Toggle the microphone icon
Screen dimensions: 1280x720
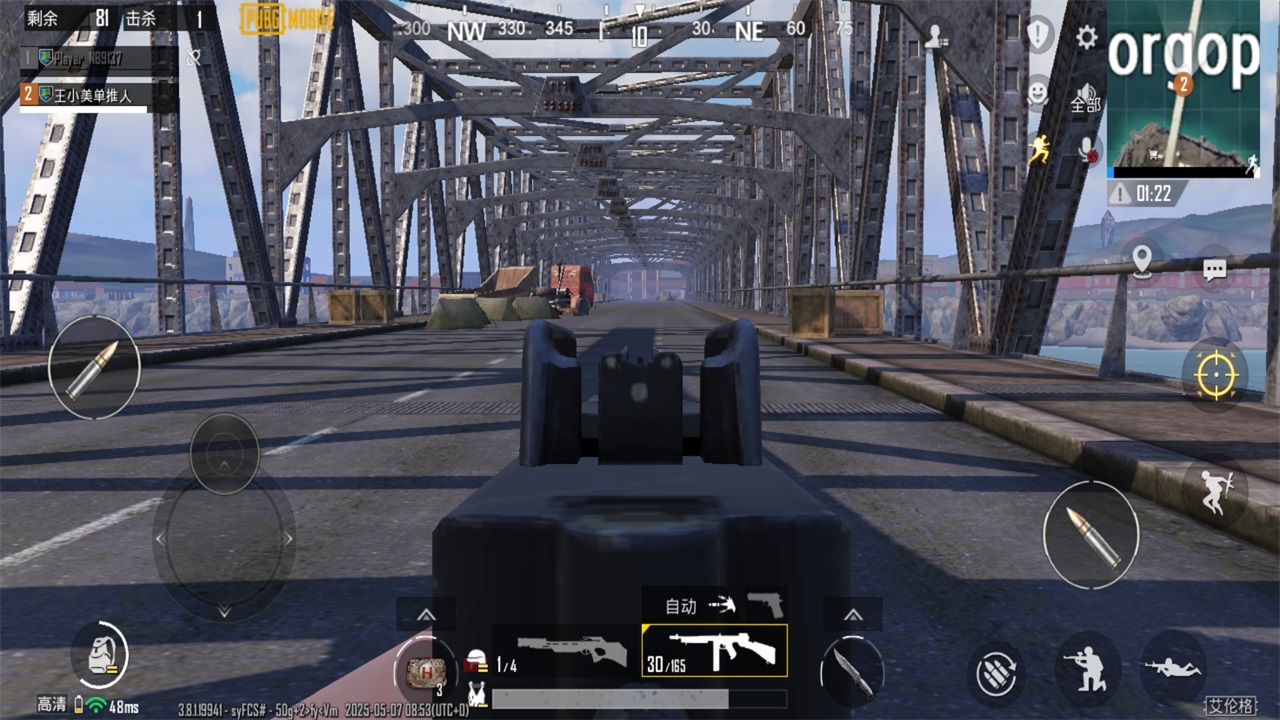(x=1087, y=150)
